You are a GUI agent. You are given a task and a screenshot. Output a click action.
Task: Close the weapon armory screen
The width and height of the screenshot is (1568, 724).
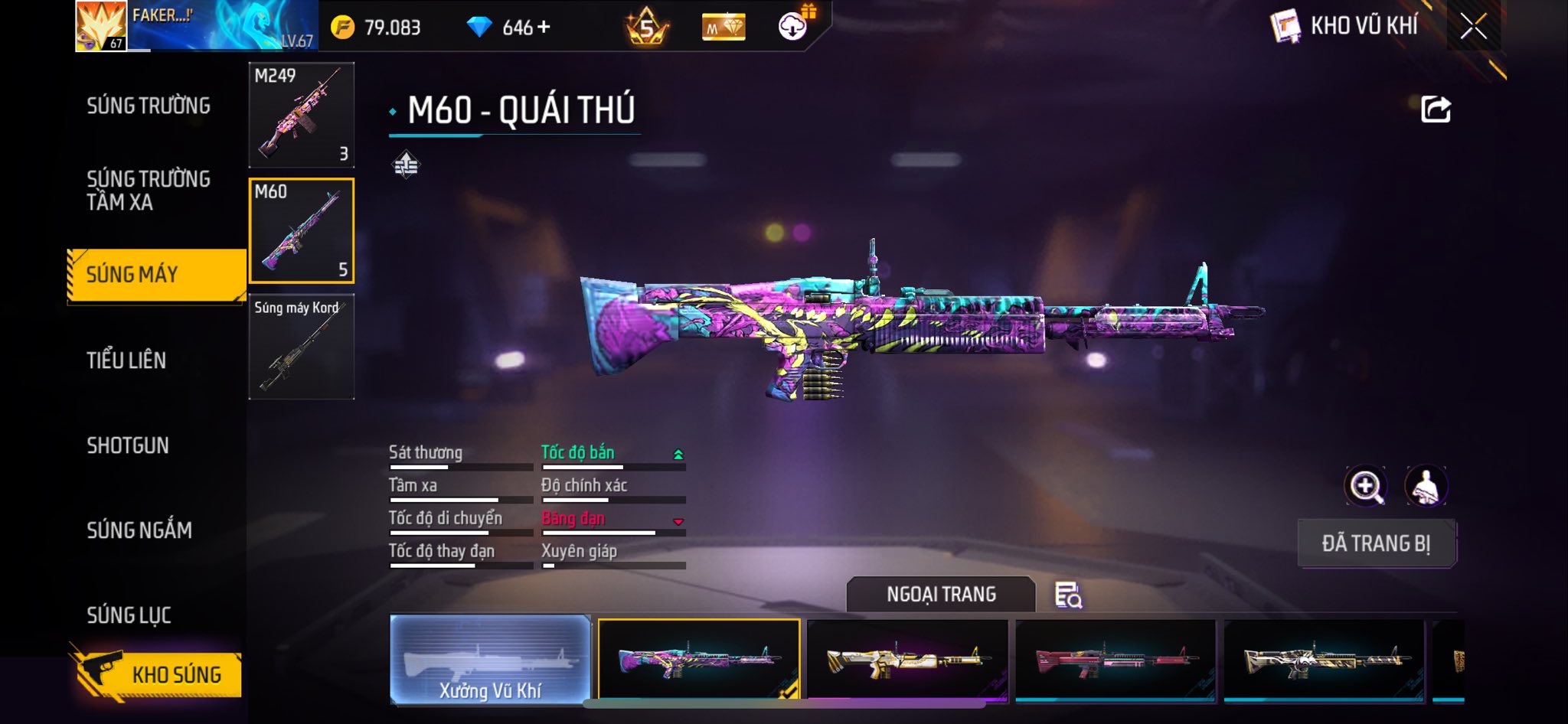click(x=1473, y=27)
